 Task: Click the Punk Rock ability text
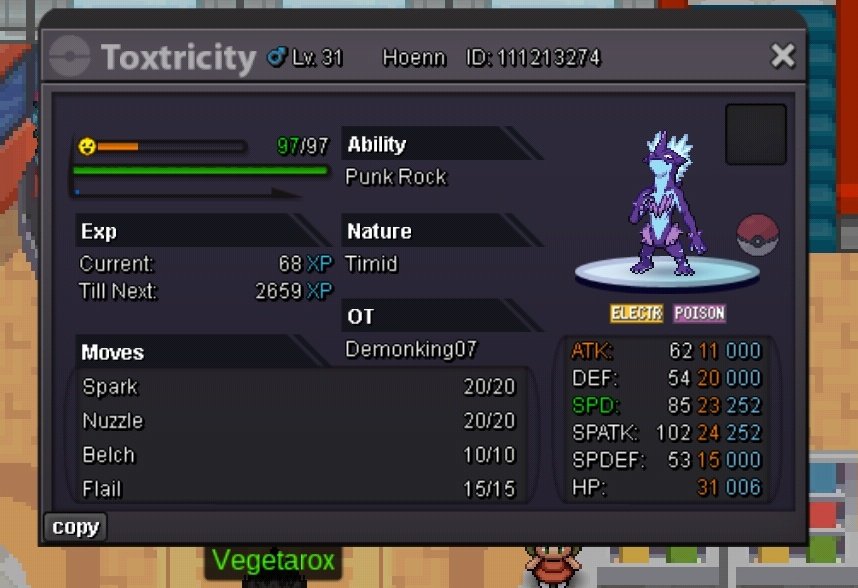396,177
